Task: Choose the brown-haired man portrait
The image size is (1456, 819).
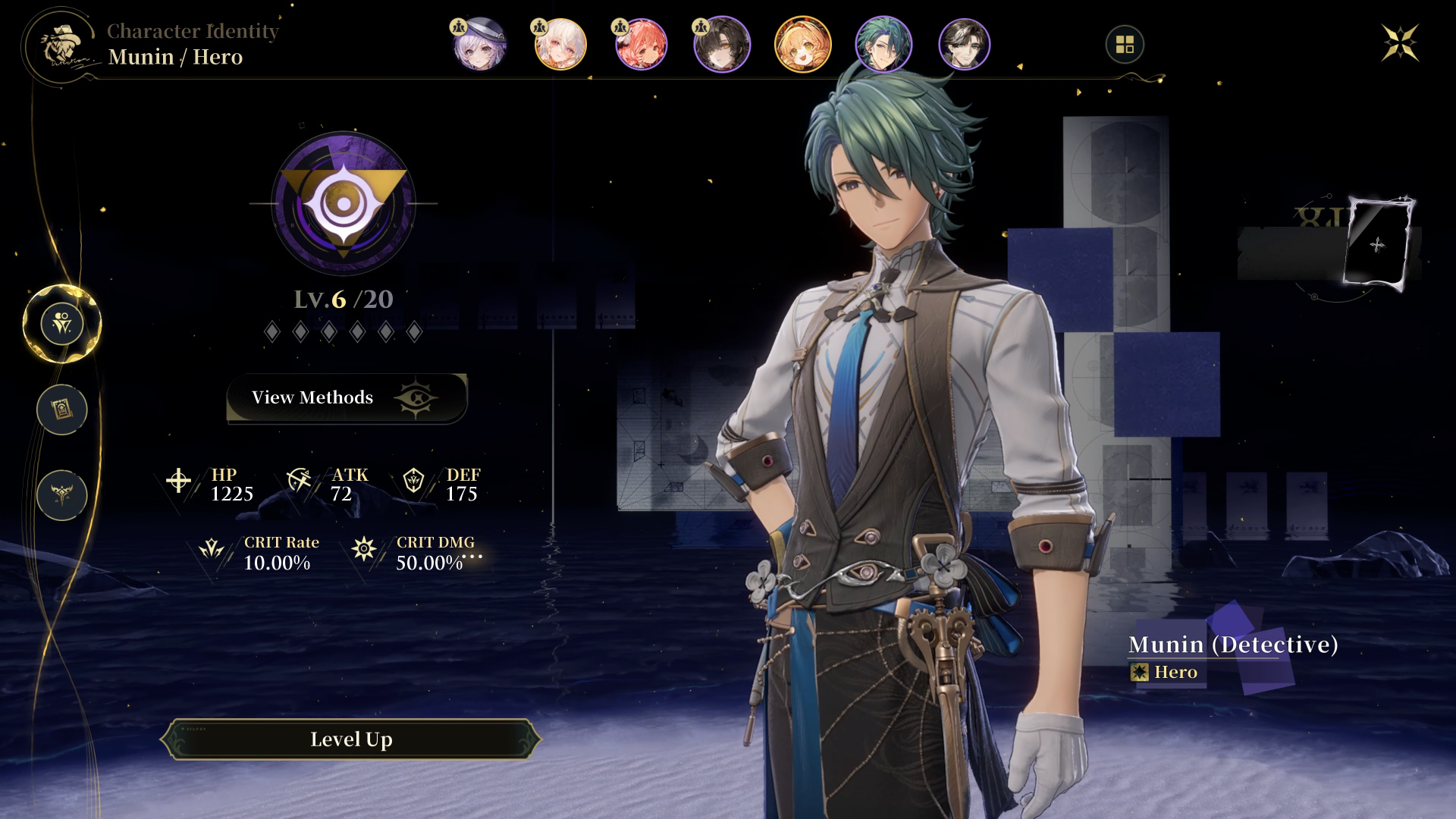Action: (x=964, y=45)
